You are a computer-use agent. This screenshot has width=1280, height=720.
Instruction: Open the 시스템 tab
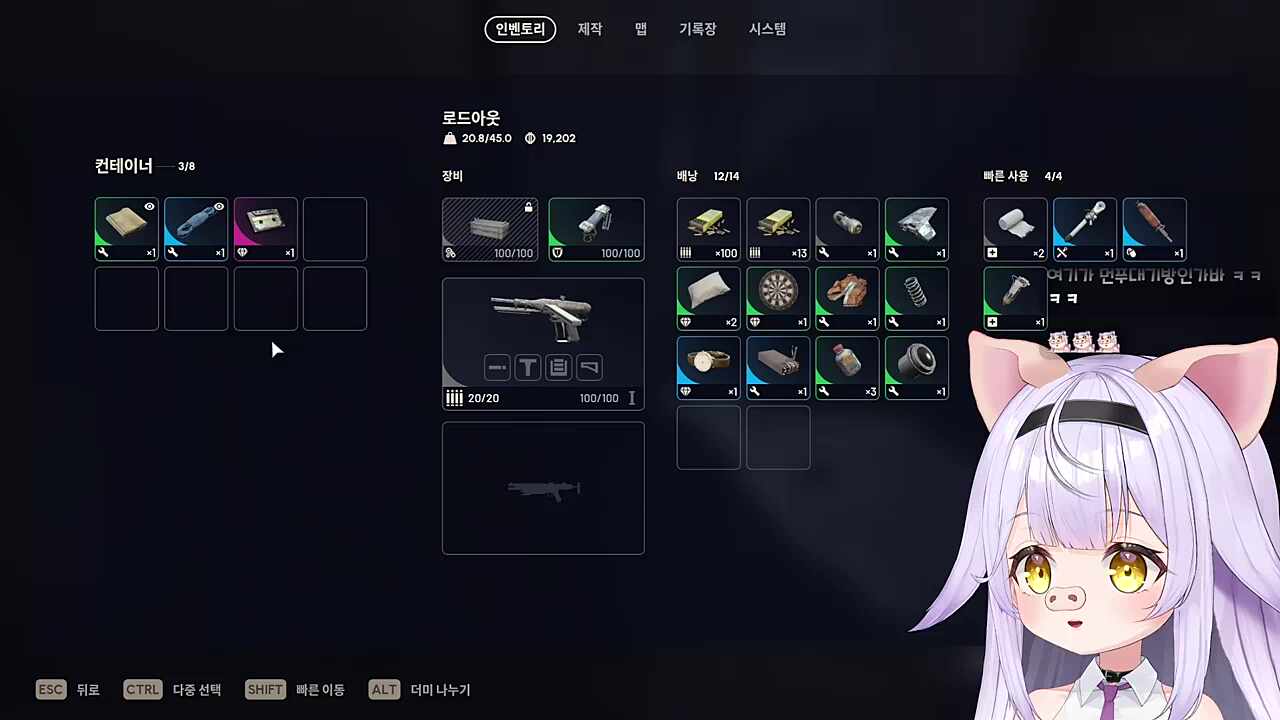tap(766, 29)
